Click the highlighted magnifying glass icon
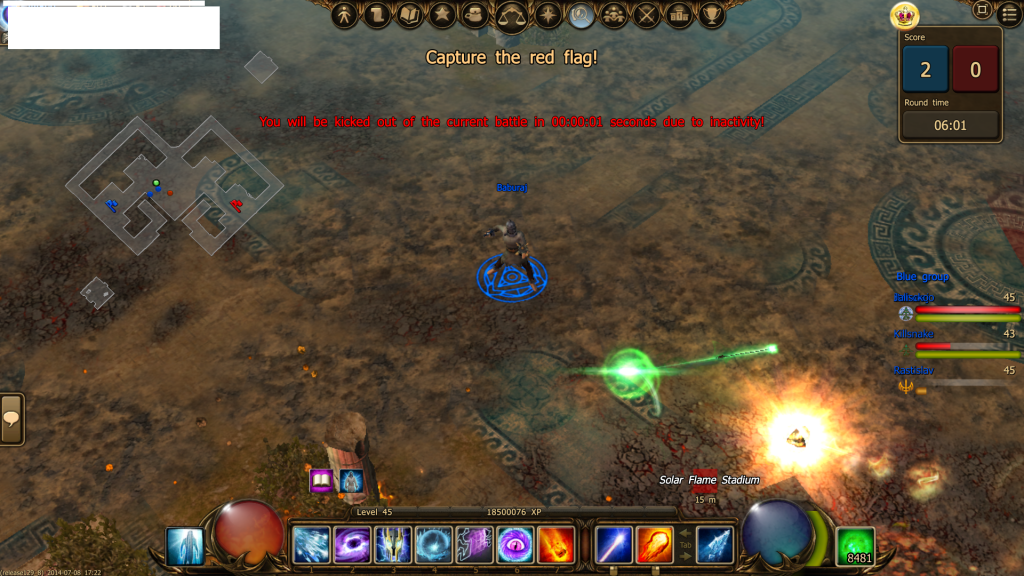The image size is (1024, 576). 581,15
